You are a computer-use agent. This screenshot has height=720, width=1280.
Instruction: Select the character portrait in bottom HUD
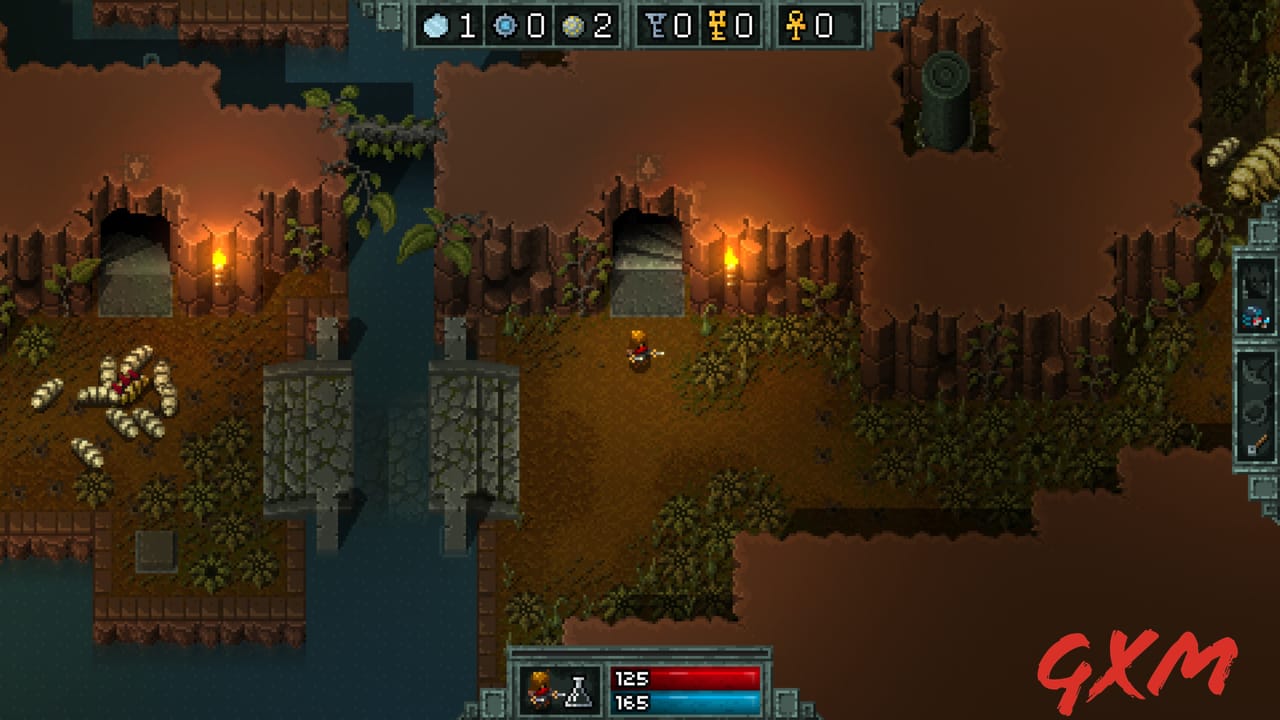click(x=540, y=690)
